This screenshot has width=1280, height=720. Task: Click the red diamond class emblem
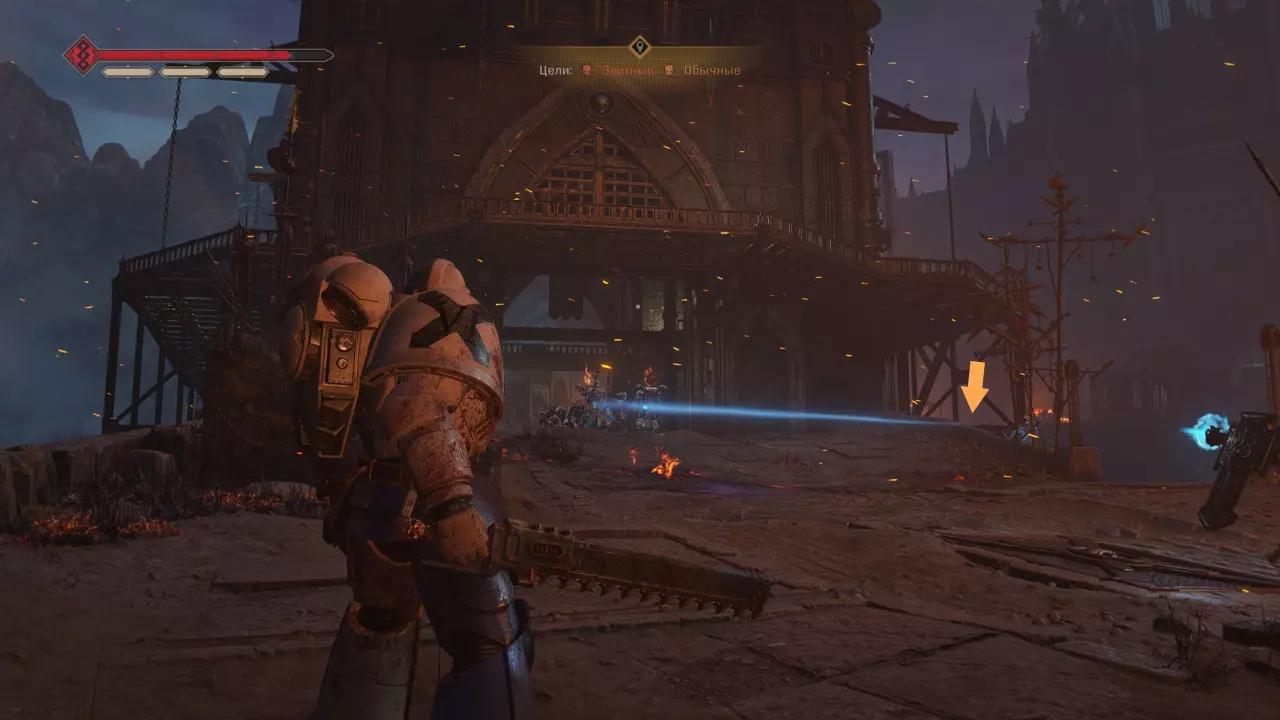(81, 55)
